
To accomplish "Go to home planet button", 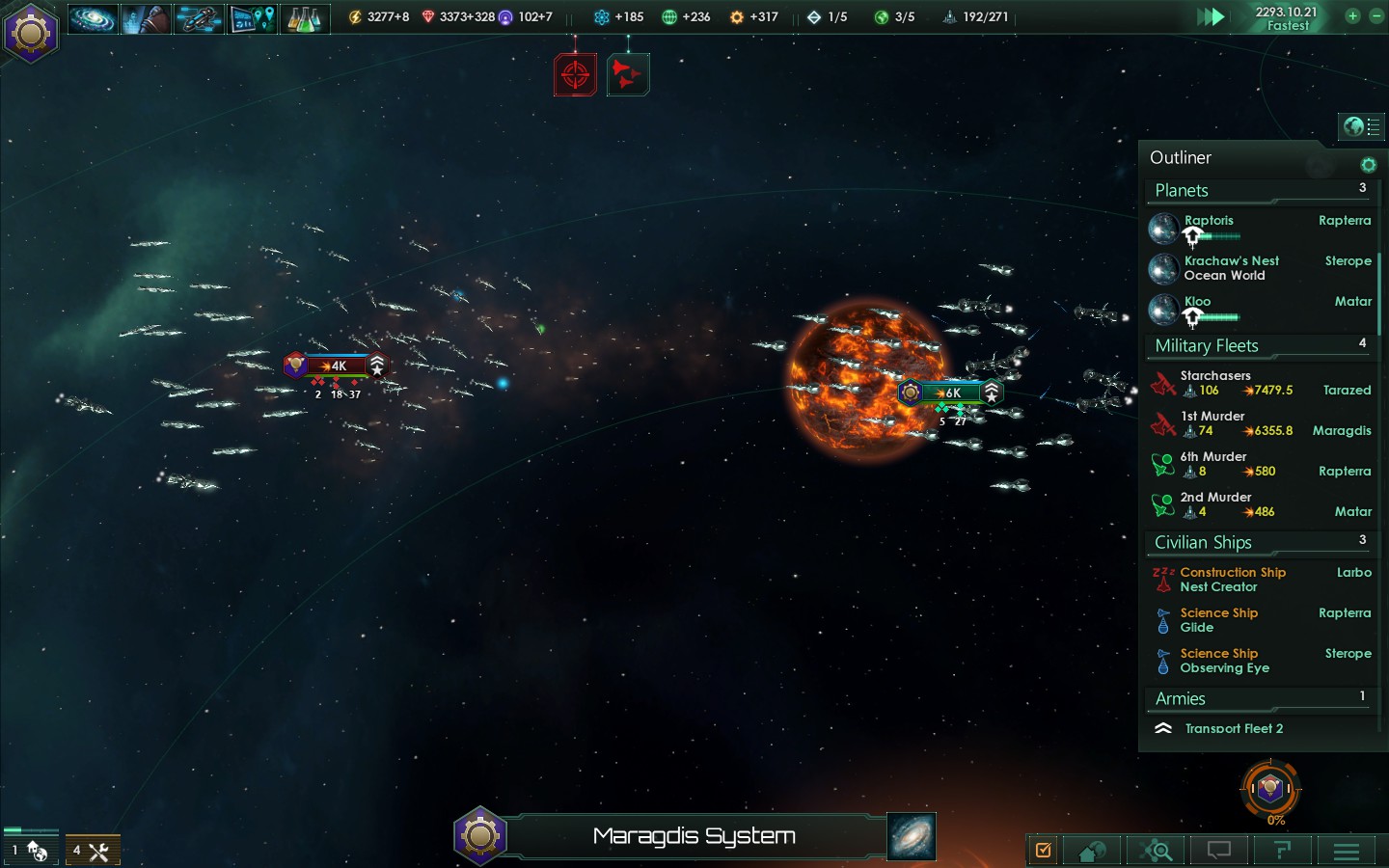I will pyautogui.click(x=1093, y=851).
